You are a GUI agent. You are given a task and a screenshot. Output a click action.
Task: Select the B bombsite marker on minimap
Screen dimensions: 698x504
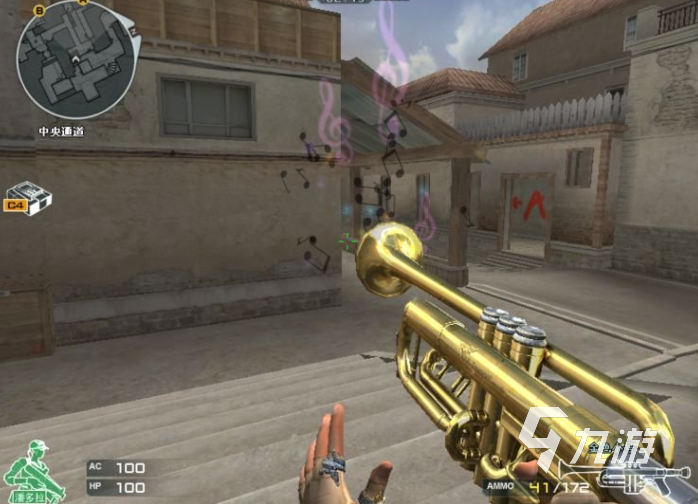click(x=39, y=10)
